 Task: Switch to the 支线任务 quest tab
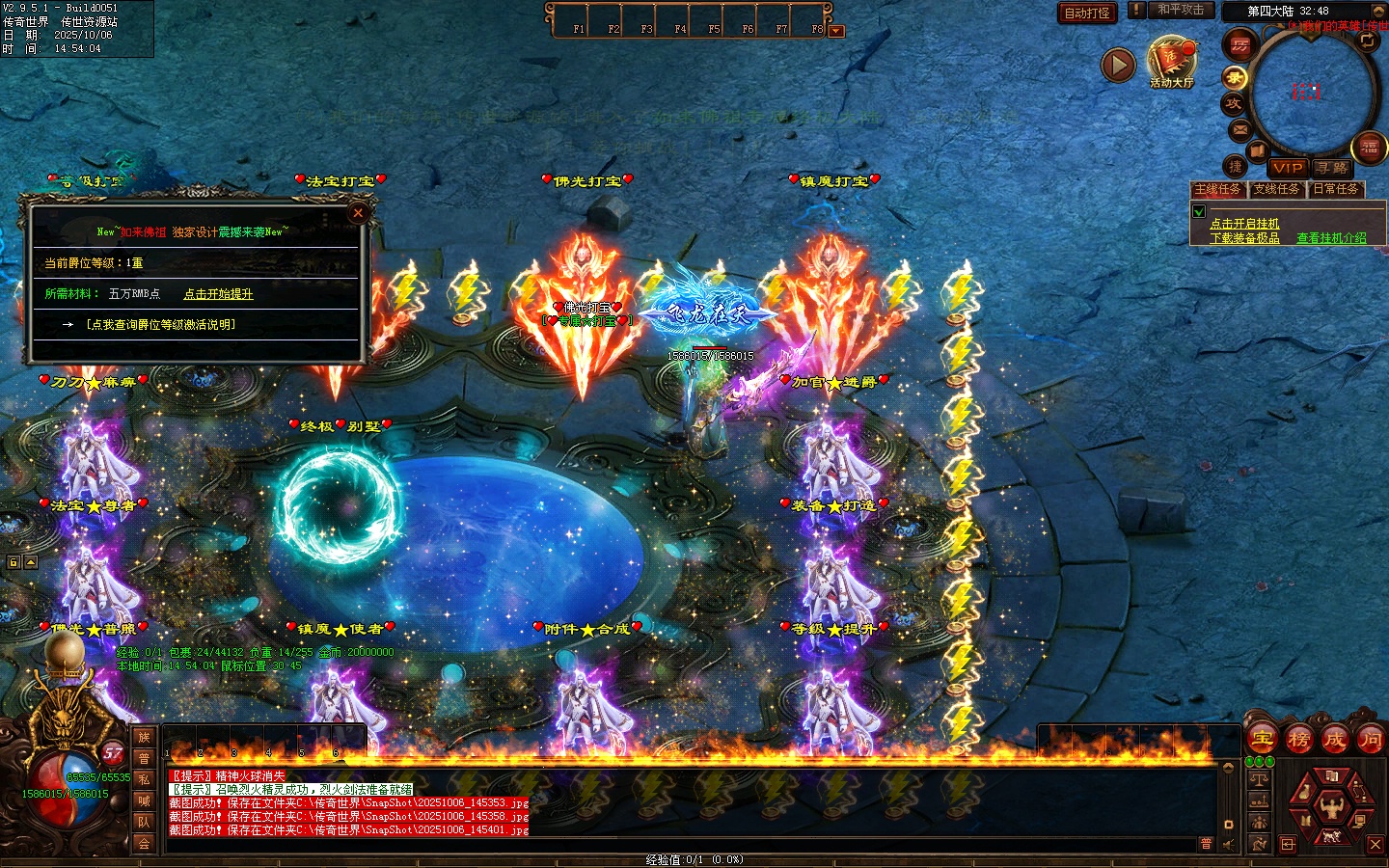[x=1277, y=189]
